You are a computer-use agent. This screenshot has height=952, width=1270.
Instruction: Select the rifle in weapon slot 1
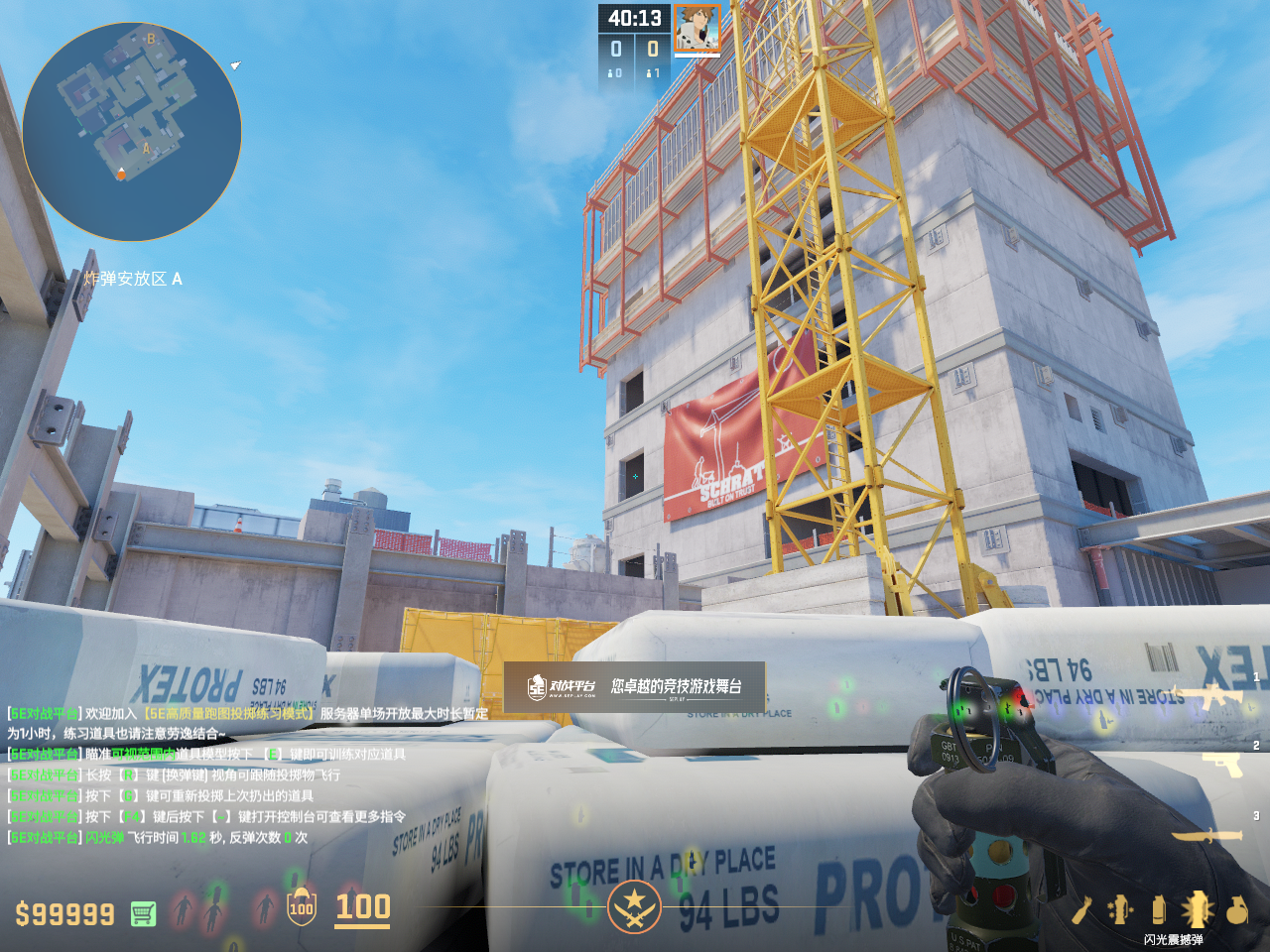(x=1216, y=695)
